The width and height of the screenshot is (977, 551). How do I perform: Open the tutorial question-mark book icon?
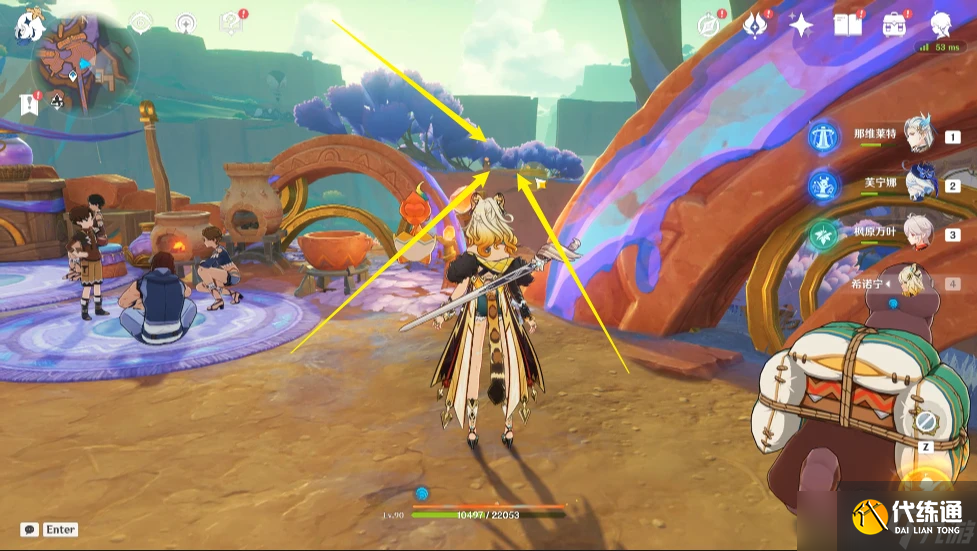click(232, 22)
